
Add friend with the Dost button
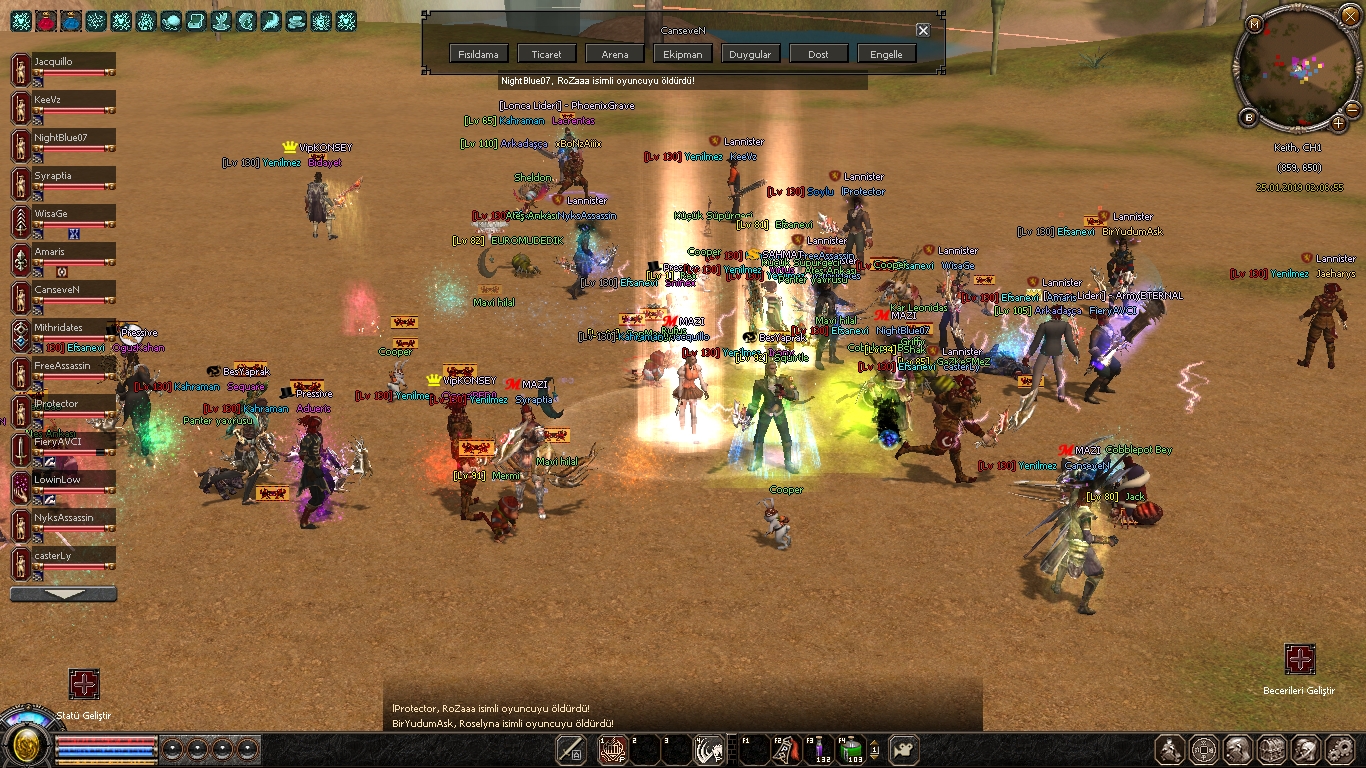818,54
